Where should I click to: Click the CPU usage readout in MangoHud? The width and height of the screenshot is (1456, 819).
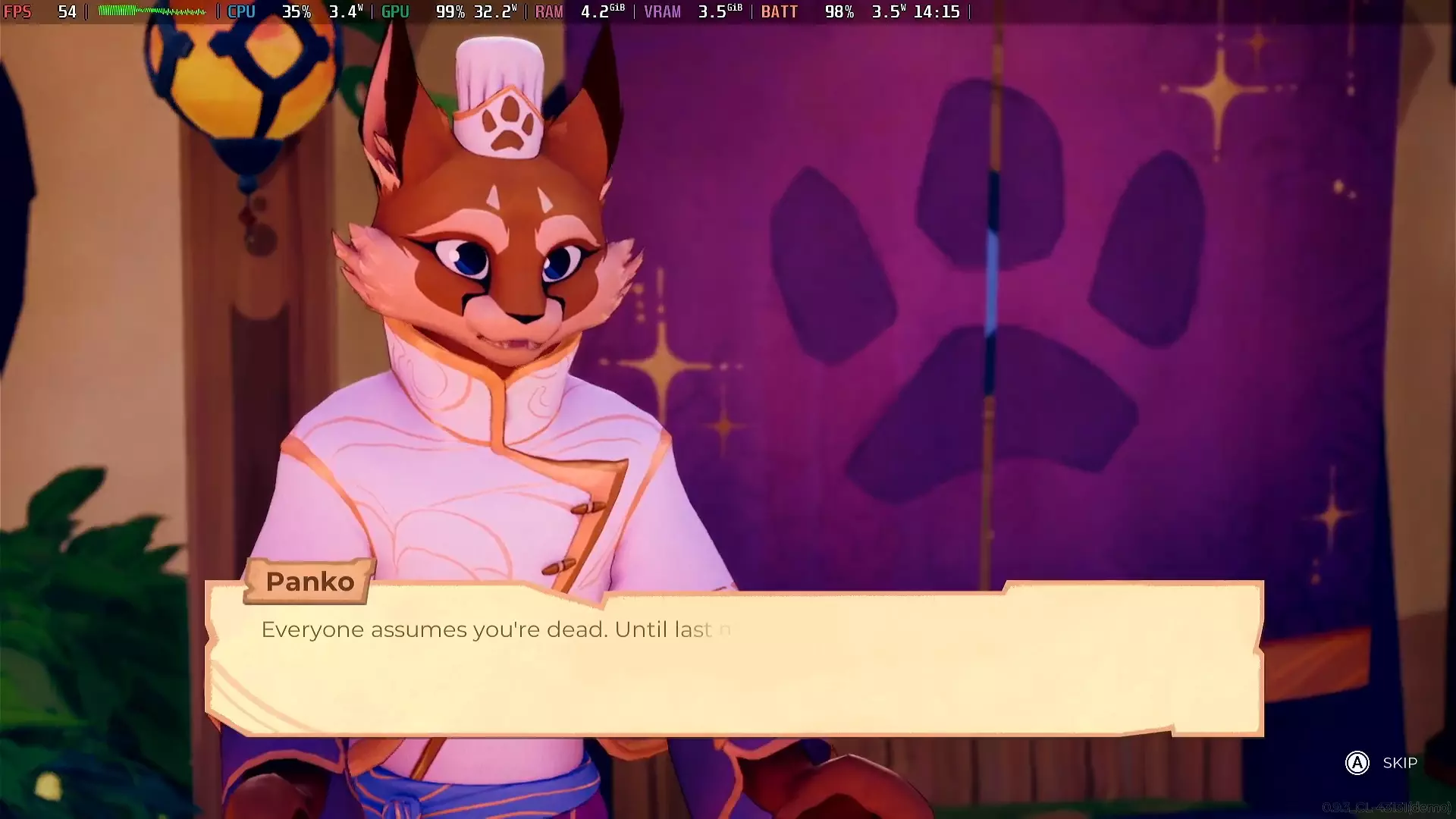click(x=297, y=11)
